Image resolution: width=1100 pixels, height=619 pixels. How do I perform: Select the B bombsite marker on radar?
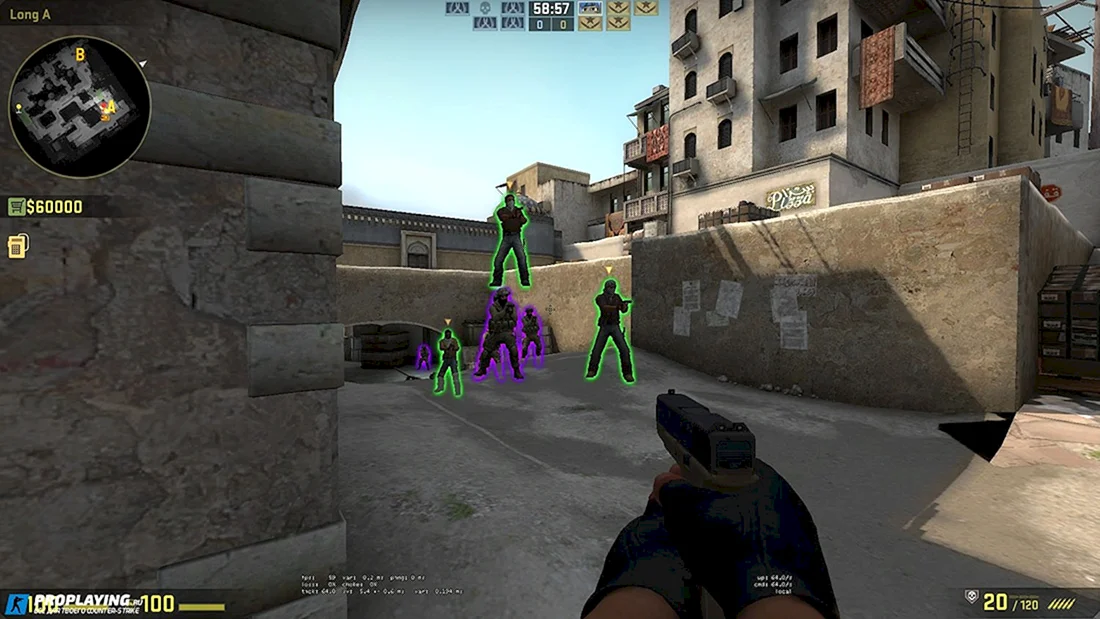click(80, 54)
